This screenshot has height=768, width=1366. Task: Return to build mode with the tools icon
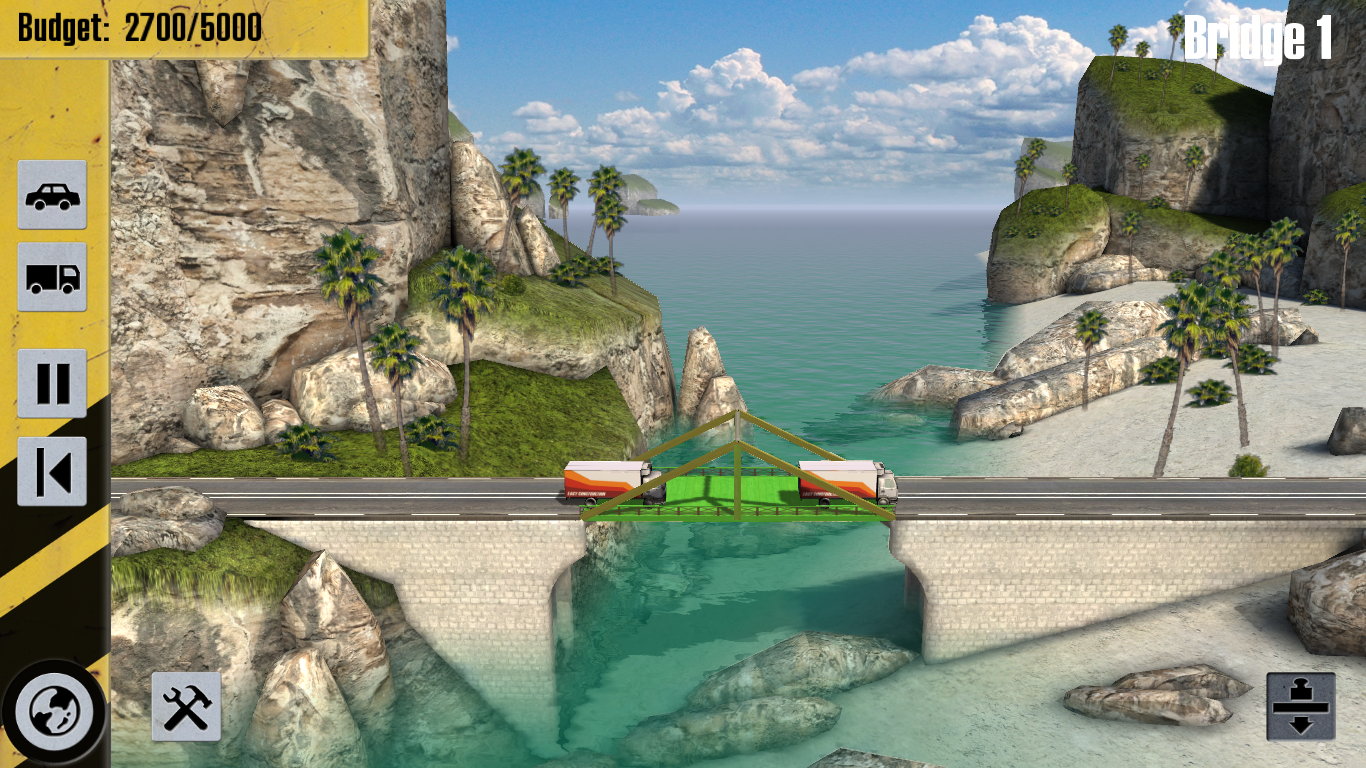(x=186, y=706)
